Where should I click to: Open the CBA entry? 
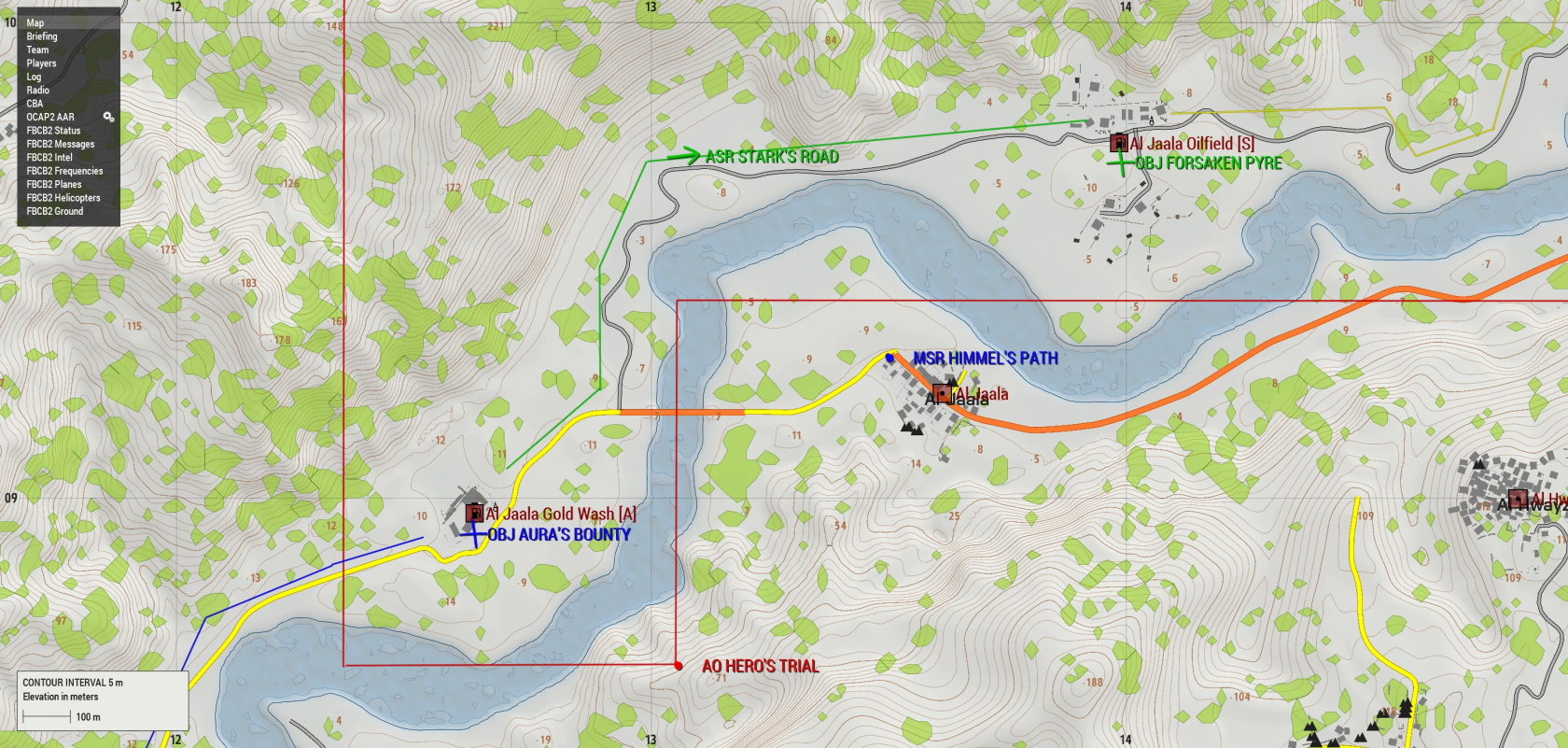[35, 104]
